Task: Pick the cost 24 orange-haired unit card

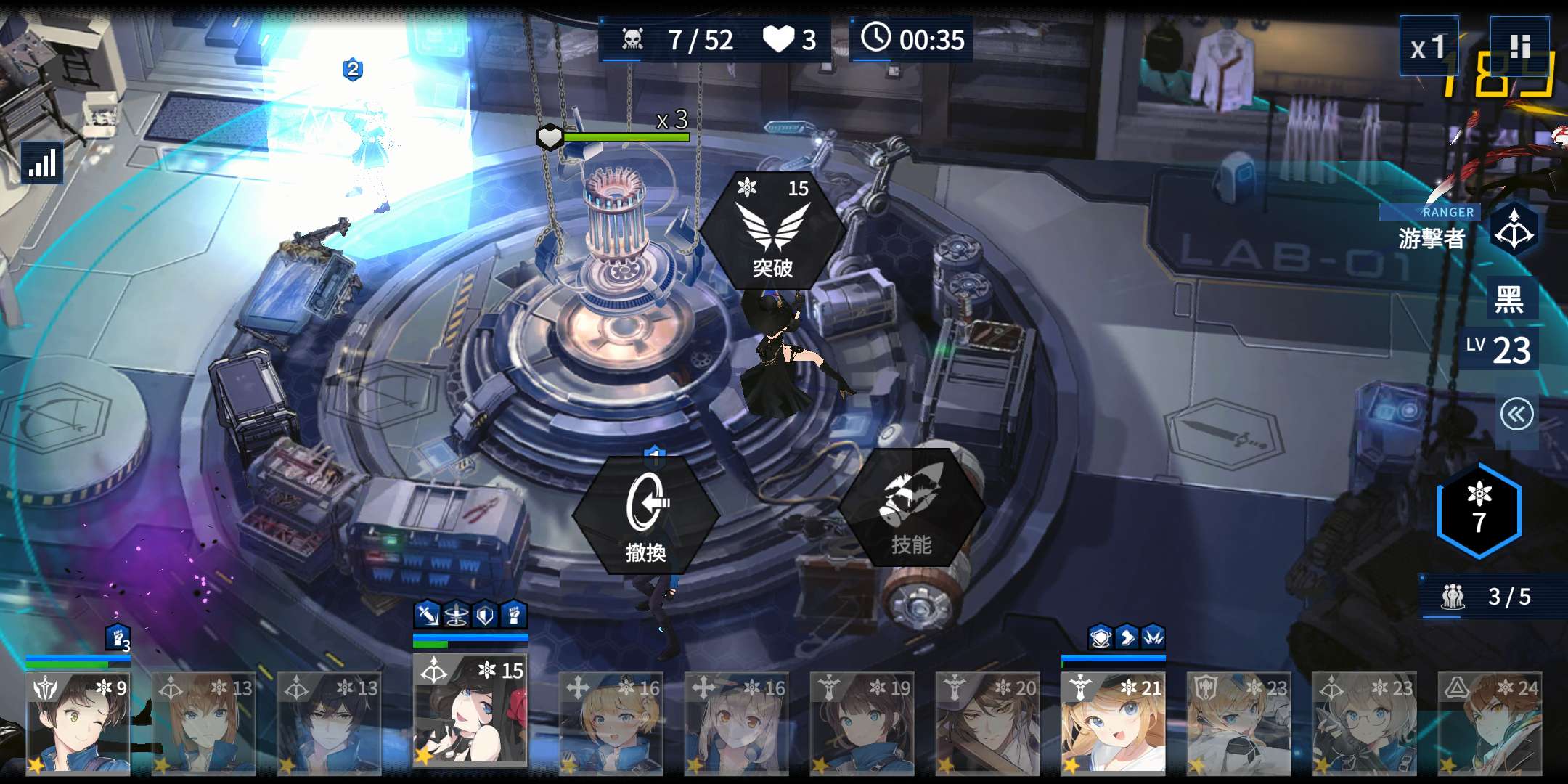Action: (1490, 723)
